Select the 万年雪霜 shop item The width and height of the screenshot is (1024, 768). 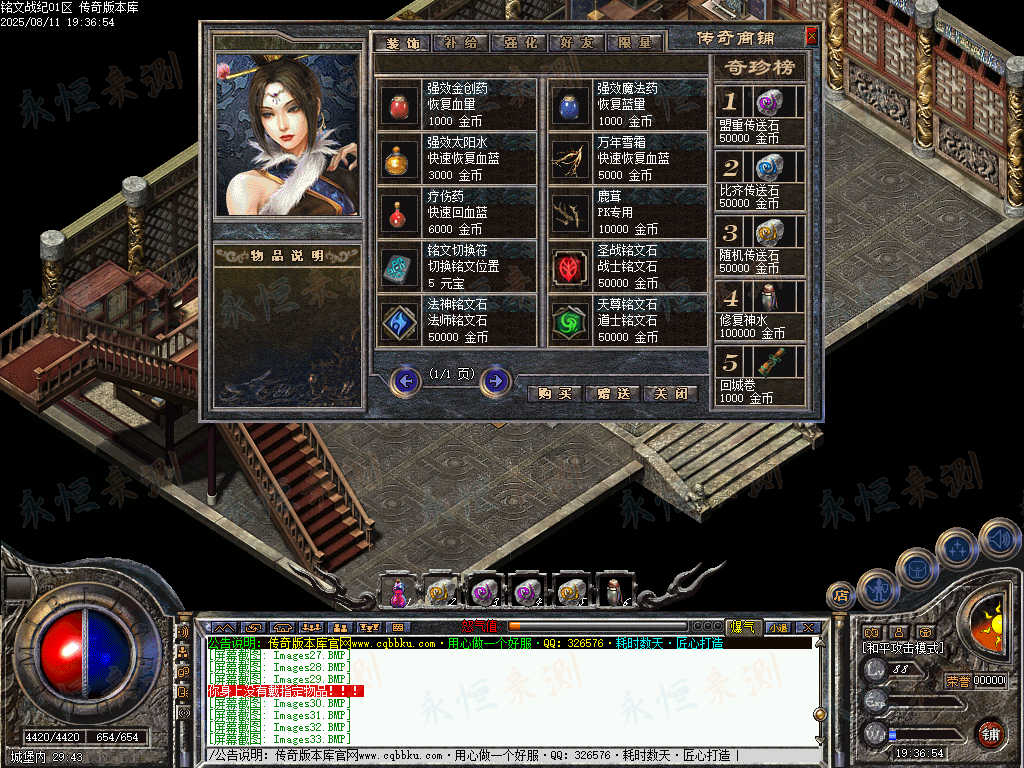tap(568, 158)
